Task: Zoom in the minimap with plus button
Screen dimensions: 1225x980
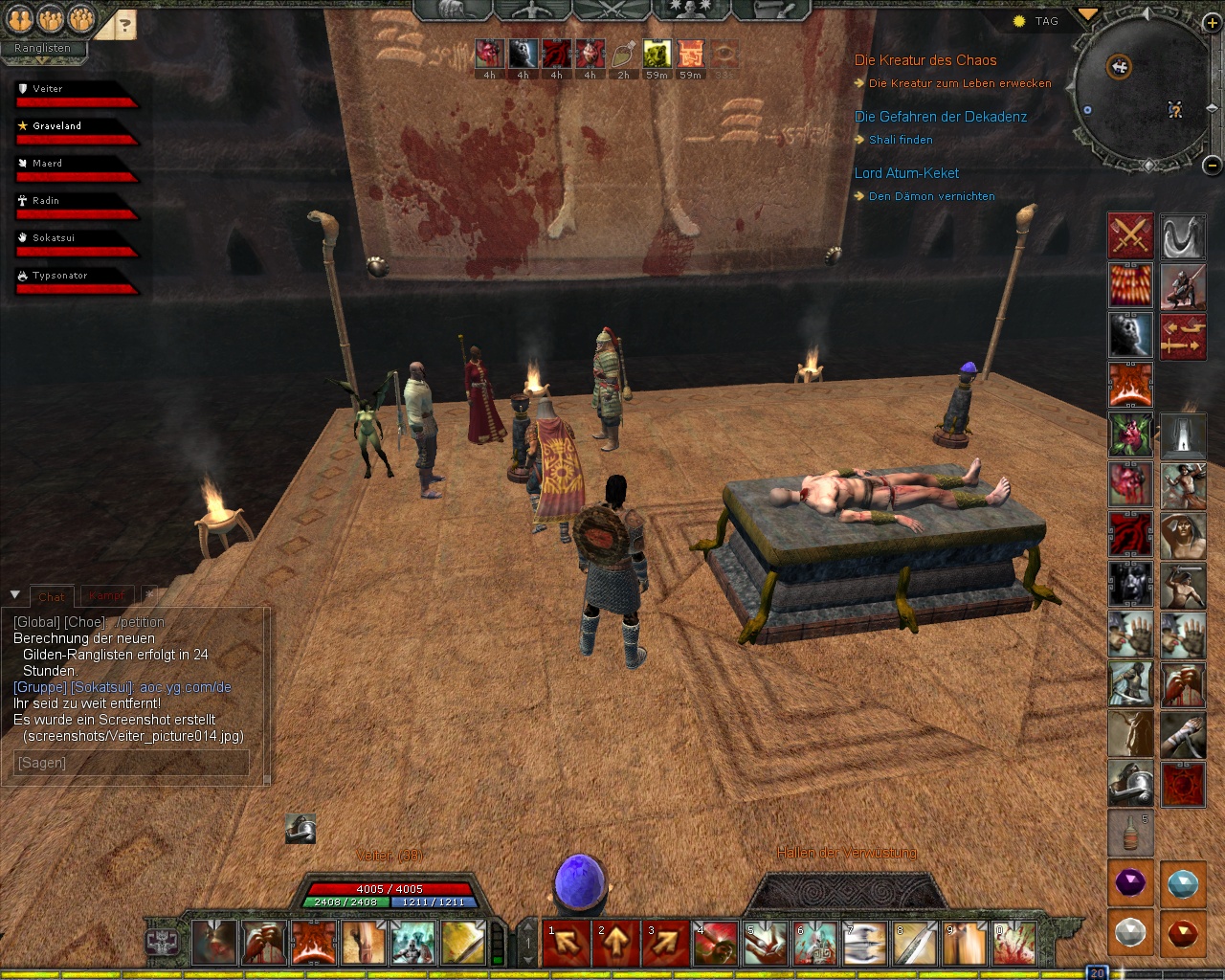Action: [1212, 24]
